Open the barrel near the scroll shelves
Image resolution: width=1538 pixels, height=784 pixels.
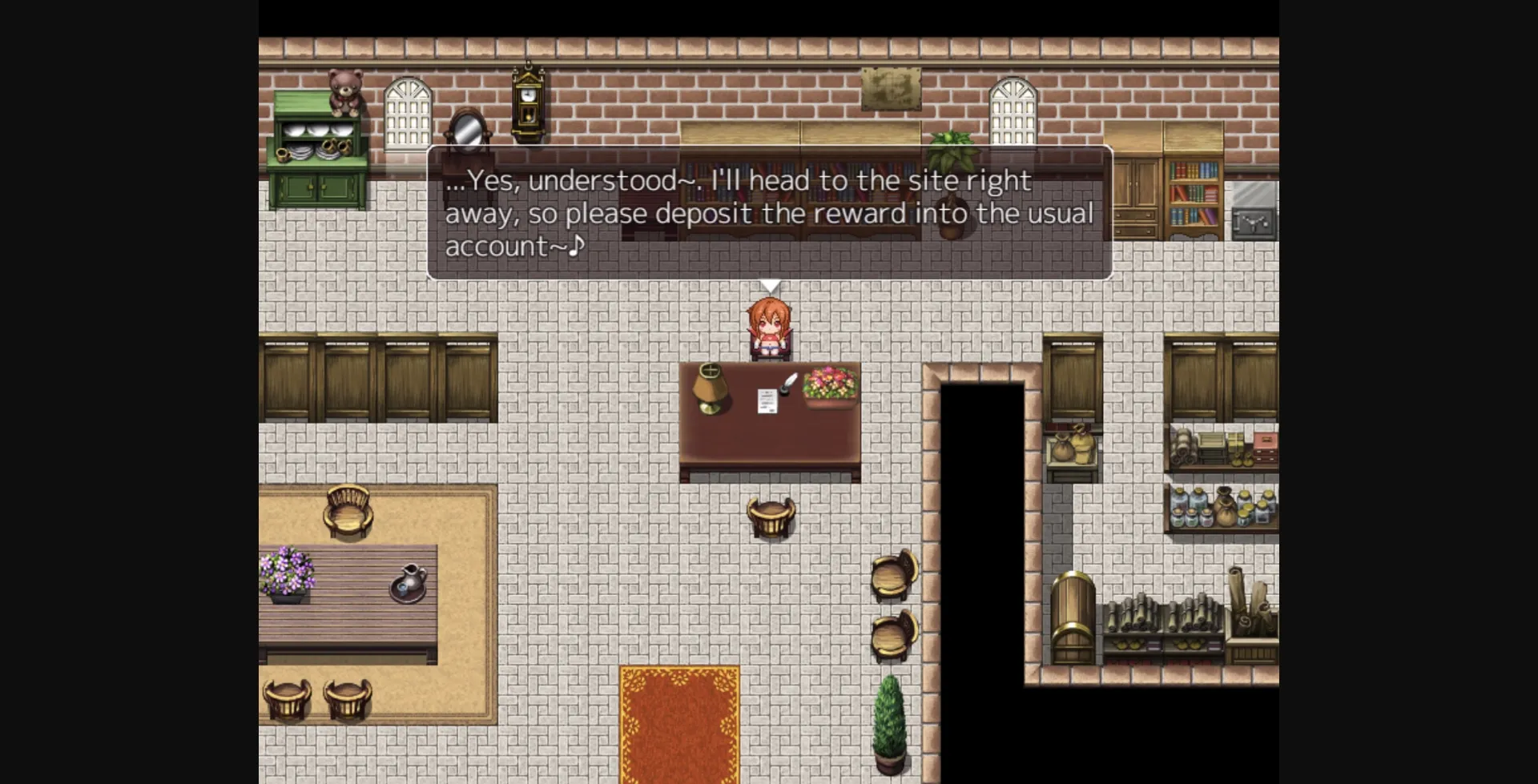[x=1073, y=617]
